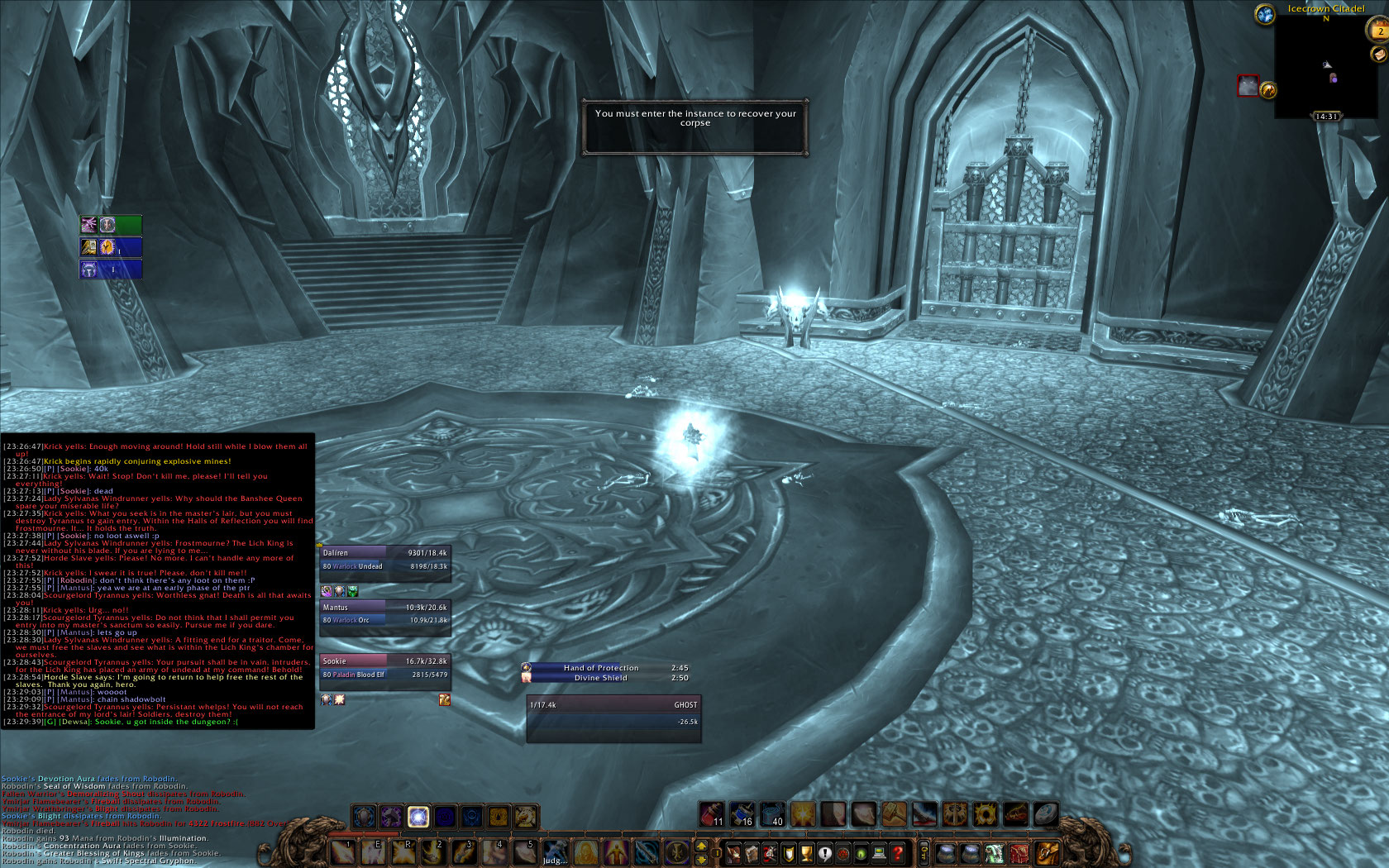The width and height of the screenshot is (1389, 868).
Task: Select party member Mantus
Action: point(384,613)
